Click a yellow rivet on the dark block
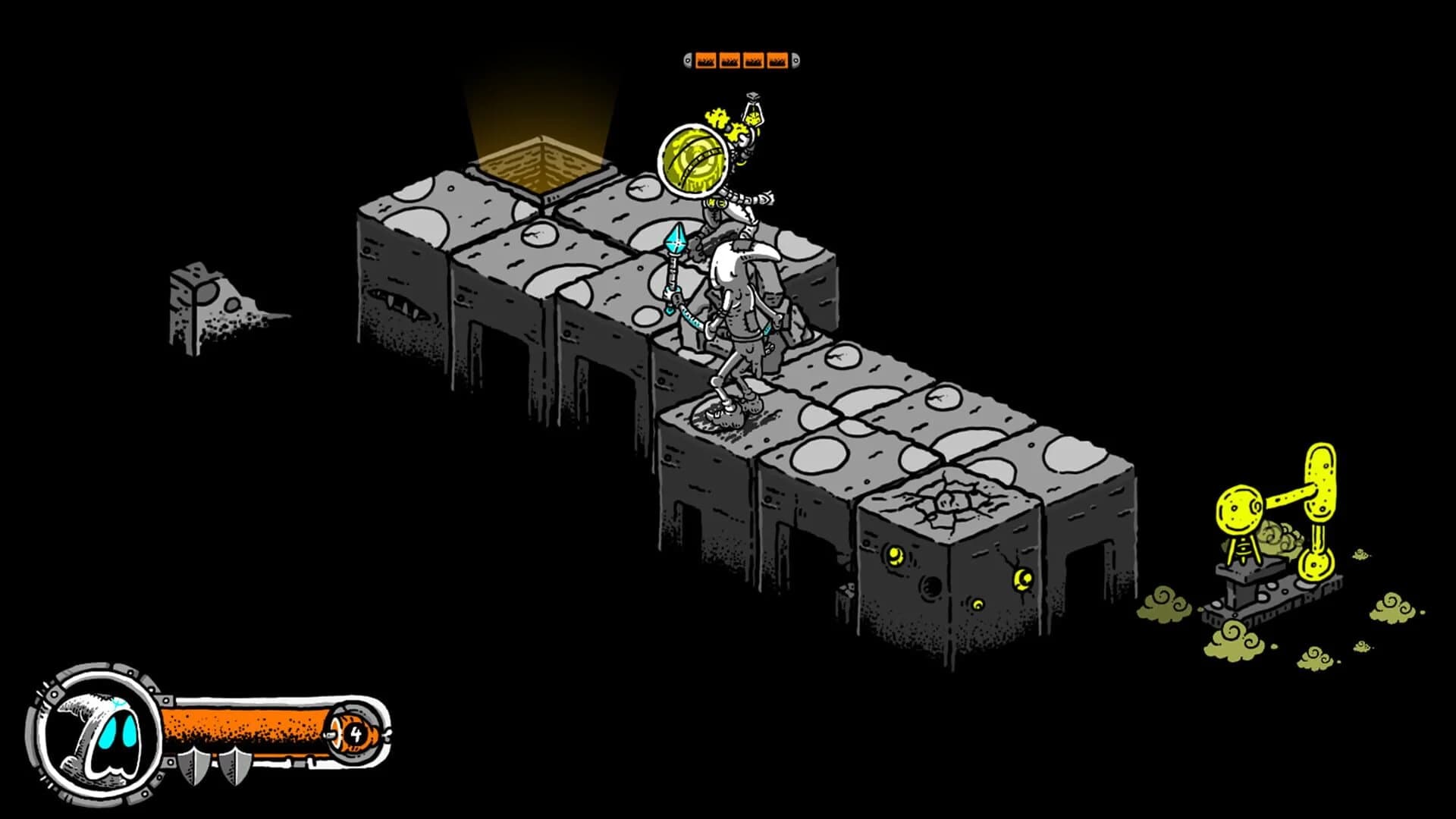The image size is (1456, 819). tap(896, 557)
